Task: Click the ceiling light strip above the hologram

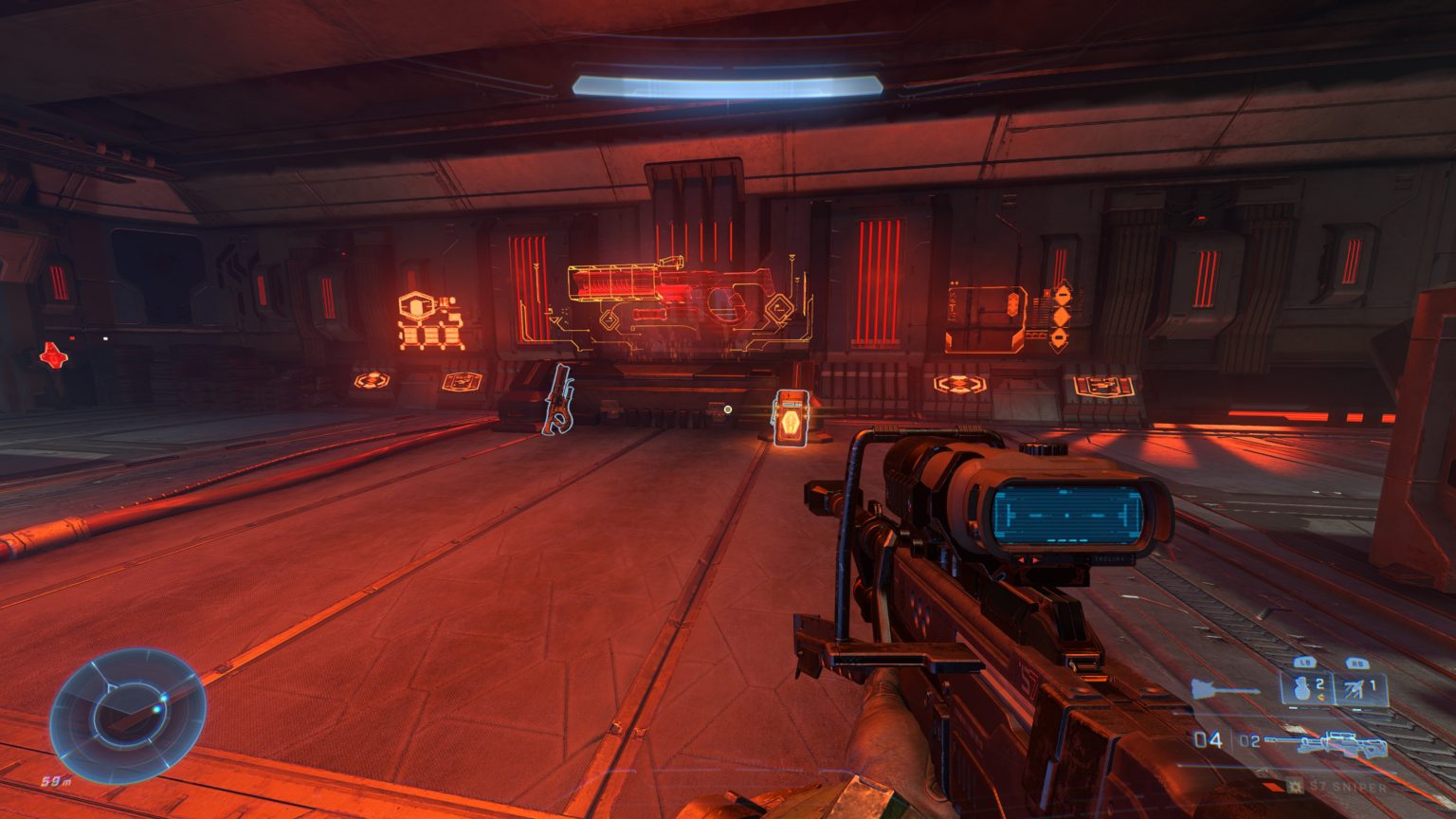Action: 728,83
